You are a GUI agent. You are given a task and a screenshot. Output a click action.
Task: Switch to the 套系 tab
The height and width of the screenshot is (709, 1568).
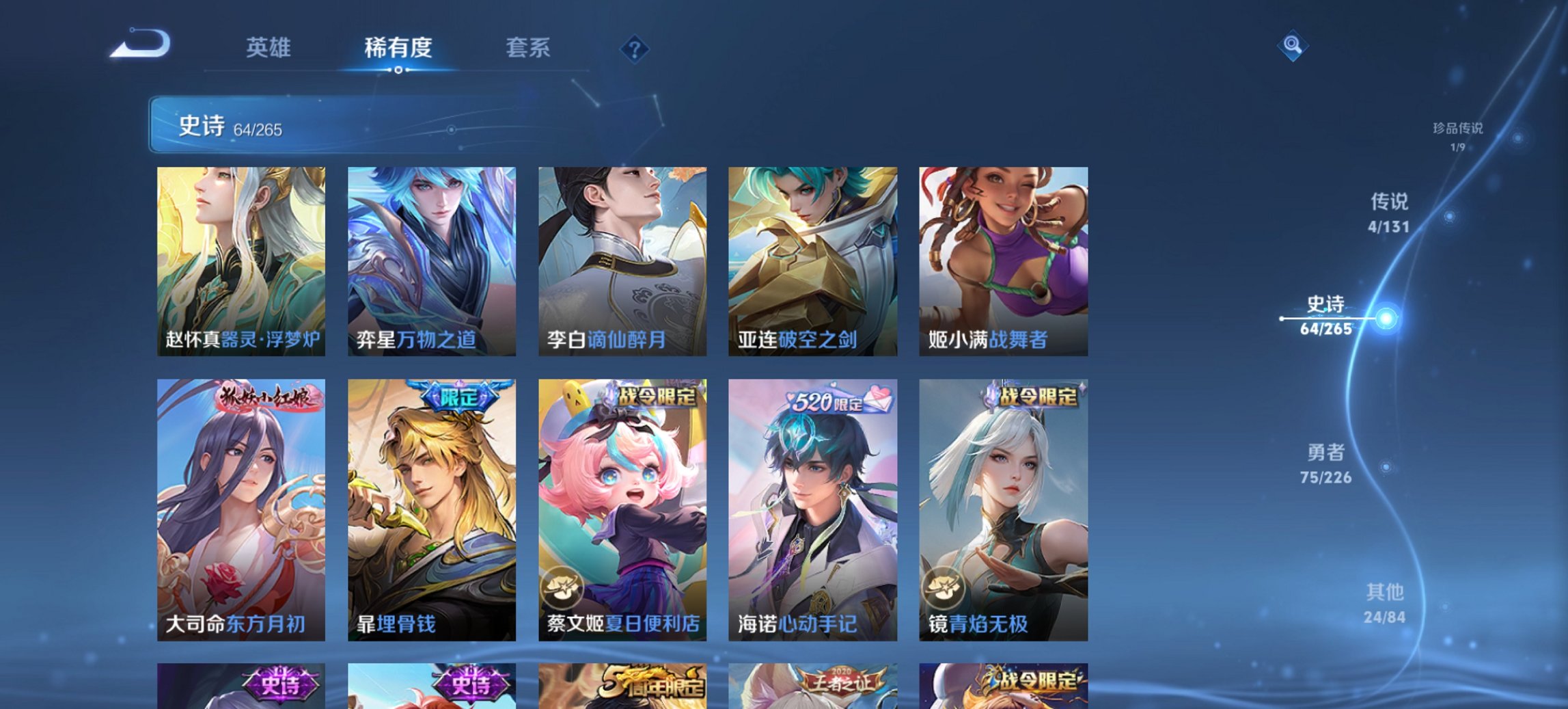(529, 49)
